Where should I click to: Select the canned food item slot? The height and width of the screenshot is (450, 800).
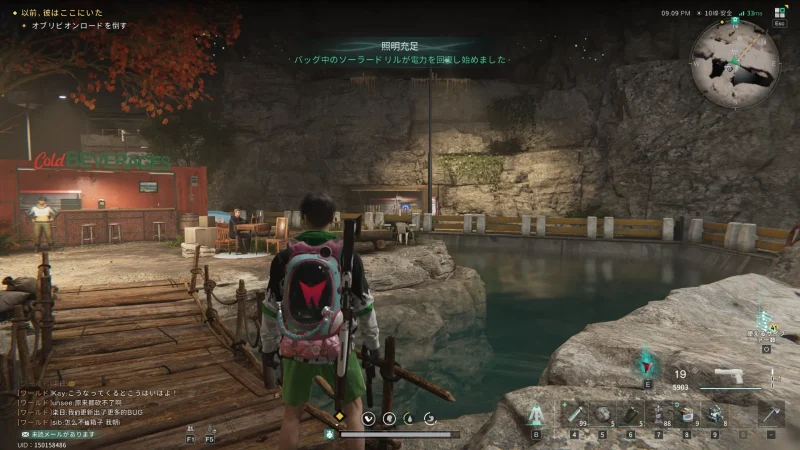pyautogui.click(x=687, y=414)
